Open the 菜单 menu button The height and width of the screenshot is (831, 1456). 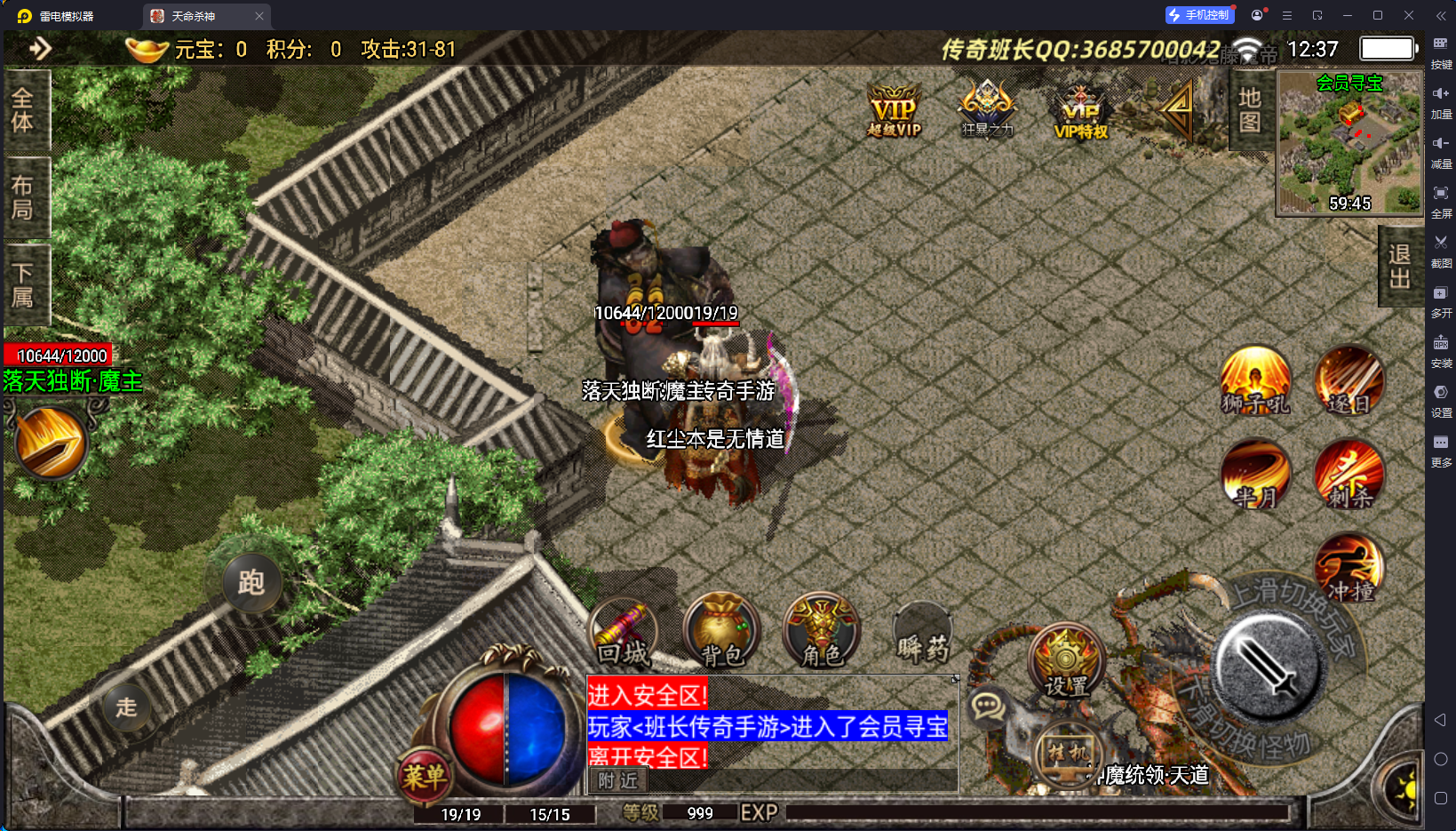424,776
